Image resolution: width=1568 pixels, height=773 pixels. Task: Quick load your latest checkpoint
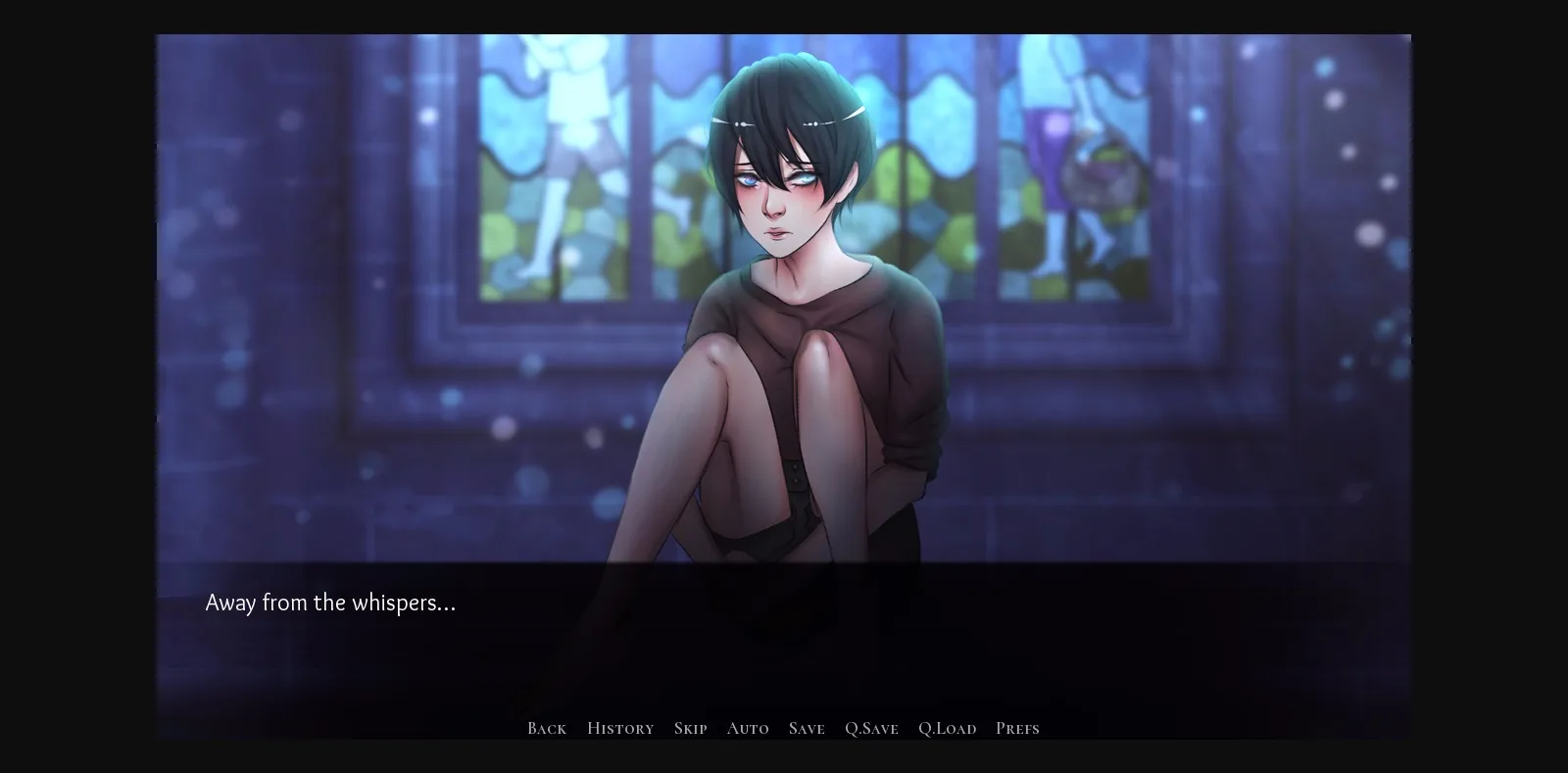tap(947, 728)
